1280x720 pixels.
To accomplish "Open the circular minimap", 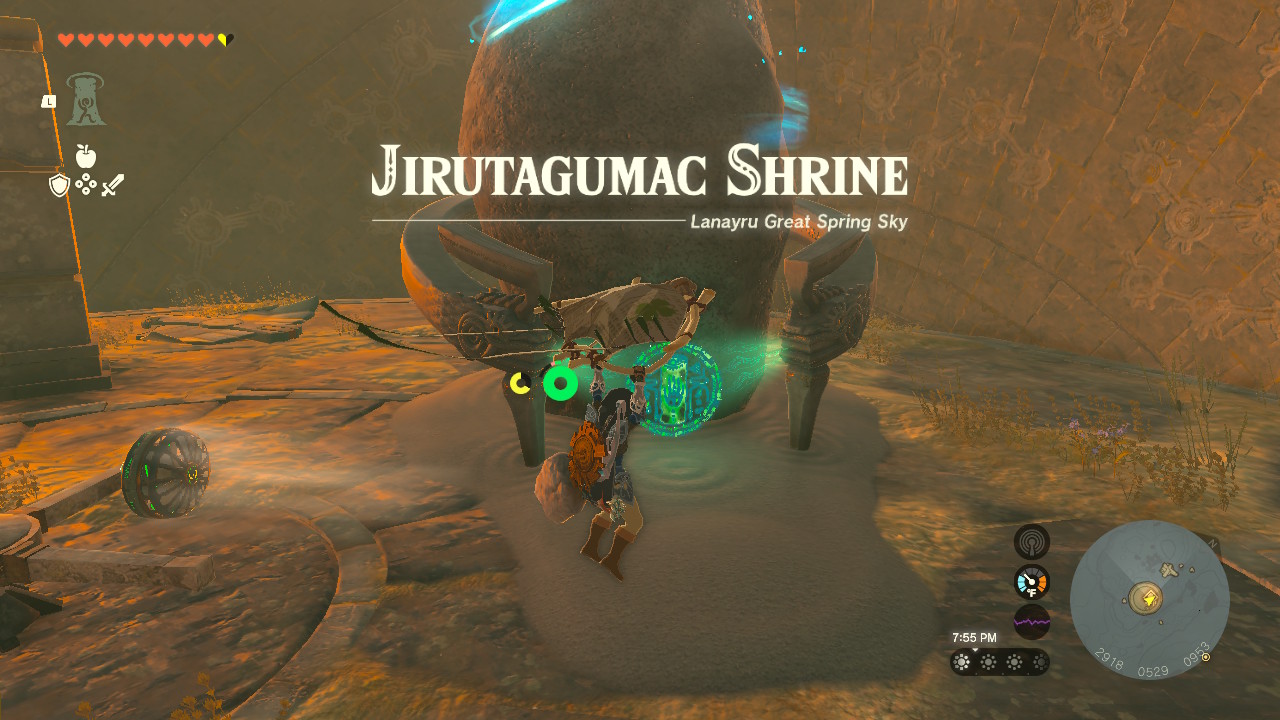I will (x=1149, y=600).
